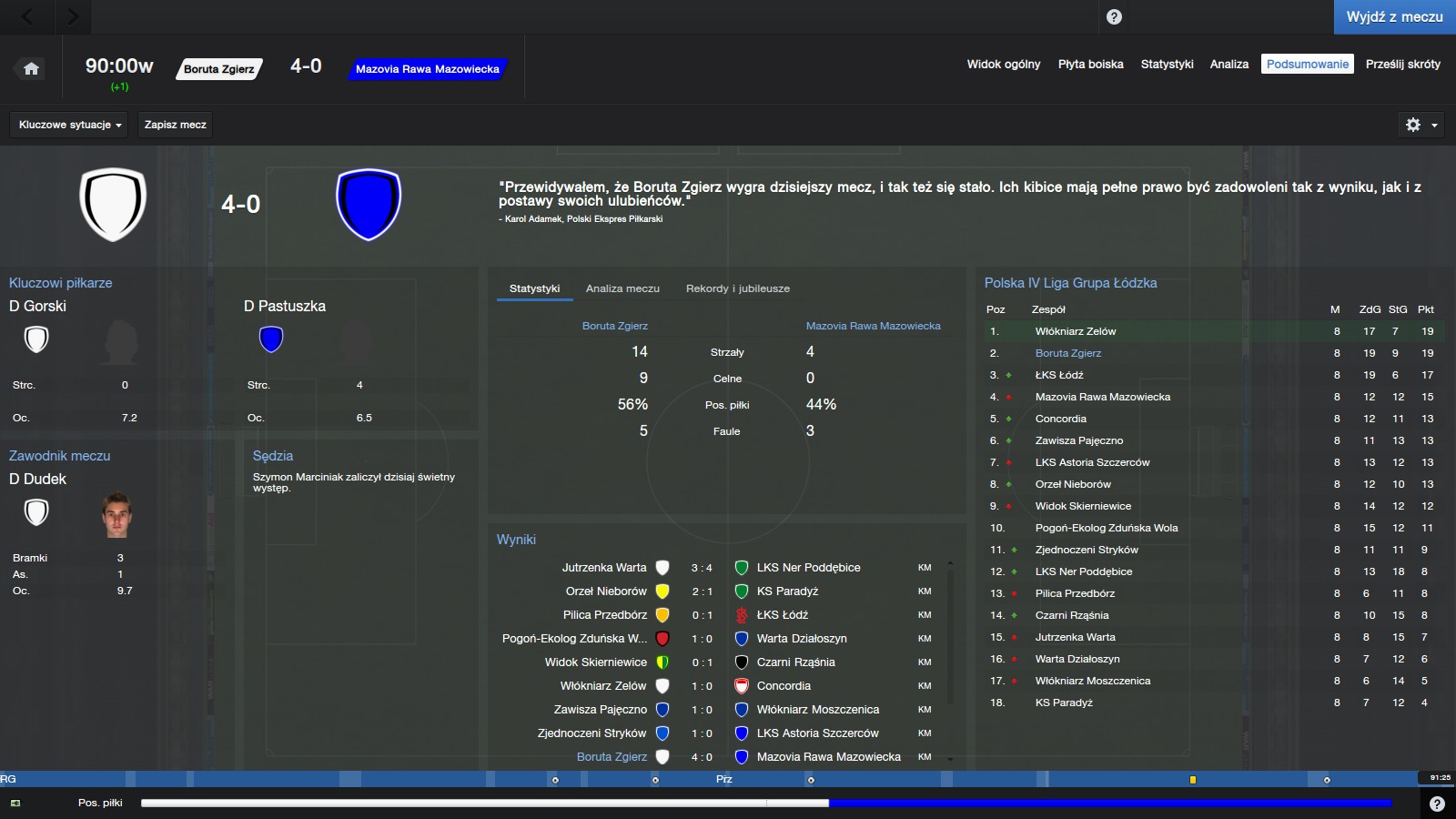Go to the home screen icon

coord(31,68)
